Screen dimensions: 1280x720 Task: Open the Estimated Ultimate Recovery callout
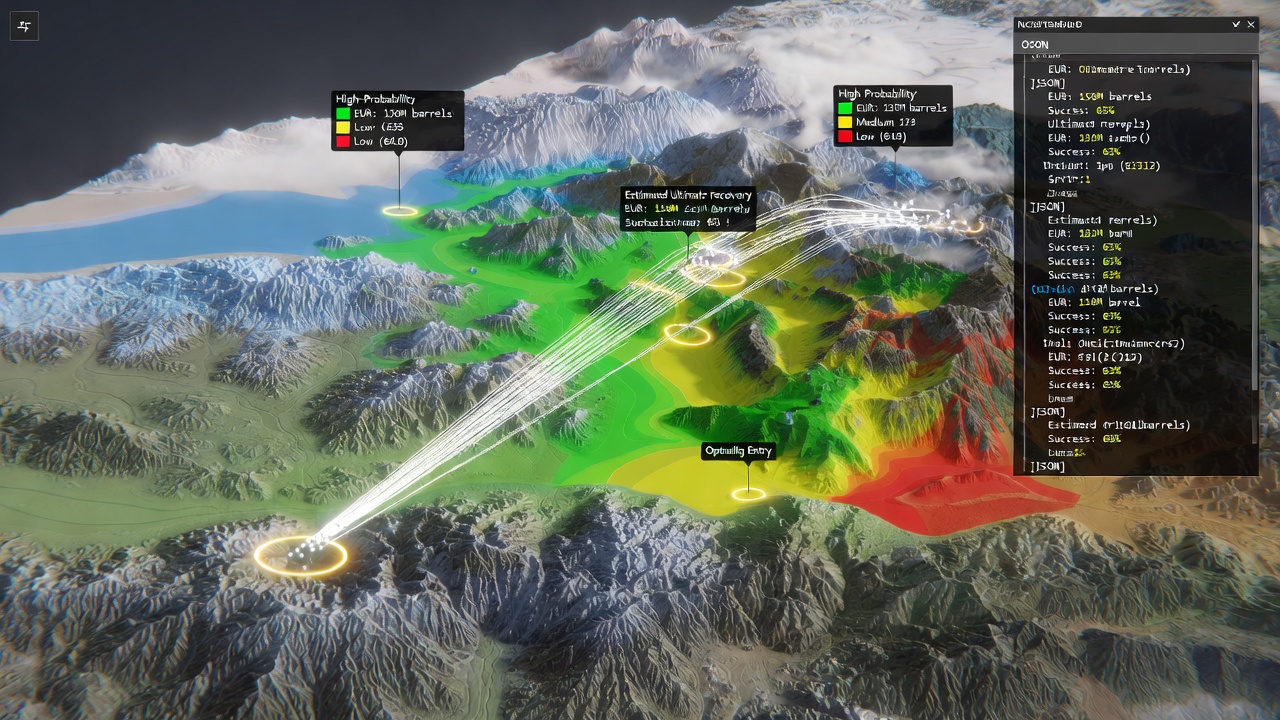tap(688, 209)
